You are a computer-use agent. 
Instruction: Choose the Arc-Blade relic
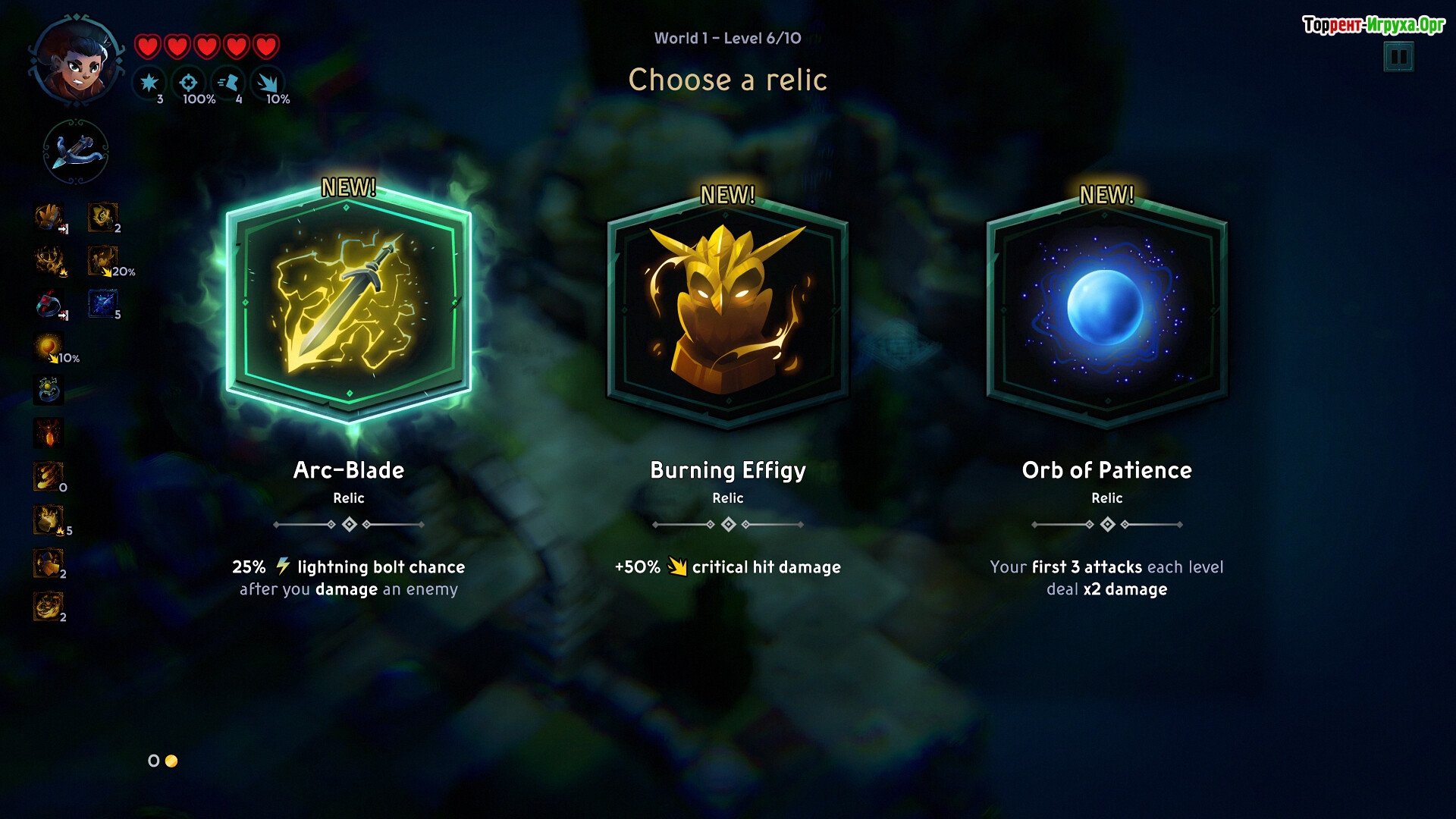pos(349,305)
